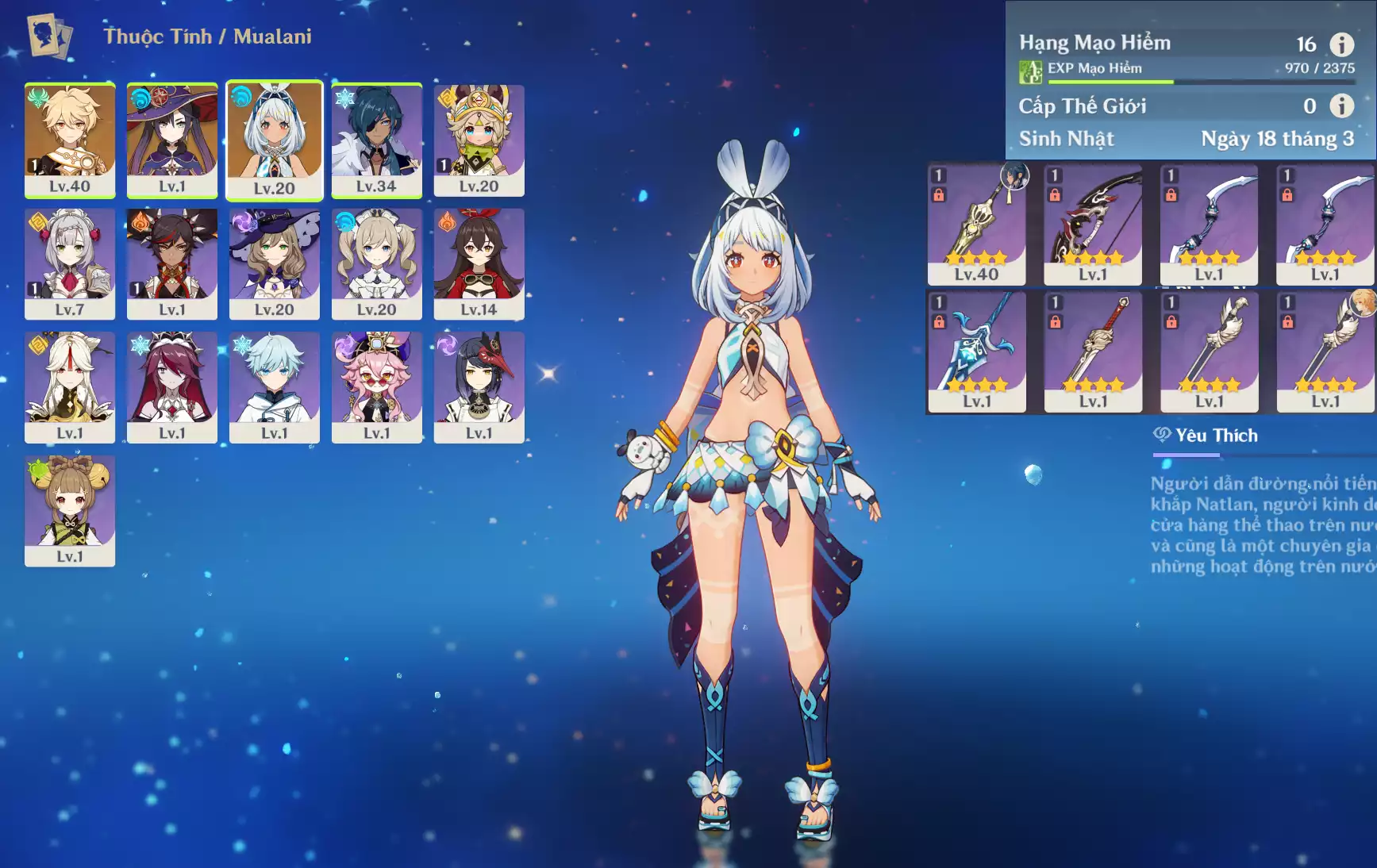Open the golden Lv.40 sword weapon slot
1377x868 pixels.
point(977,224)
